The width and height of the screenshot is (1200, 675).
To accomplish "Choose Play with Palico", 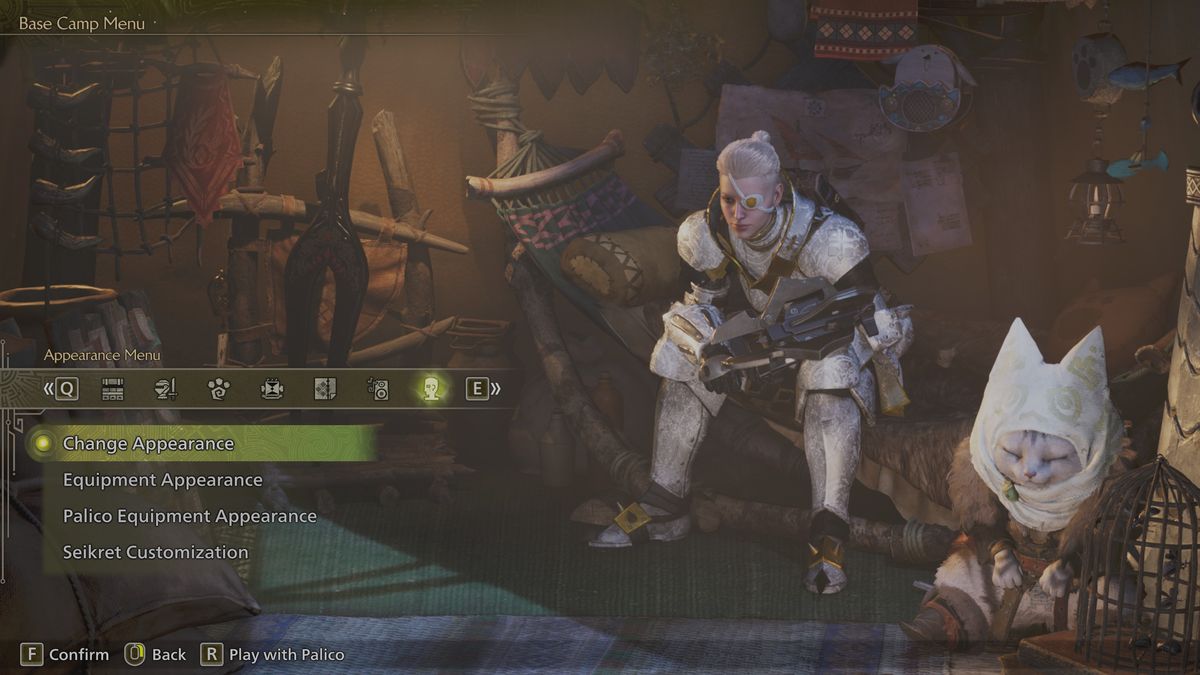I will pos(273,654).
